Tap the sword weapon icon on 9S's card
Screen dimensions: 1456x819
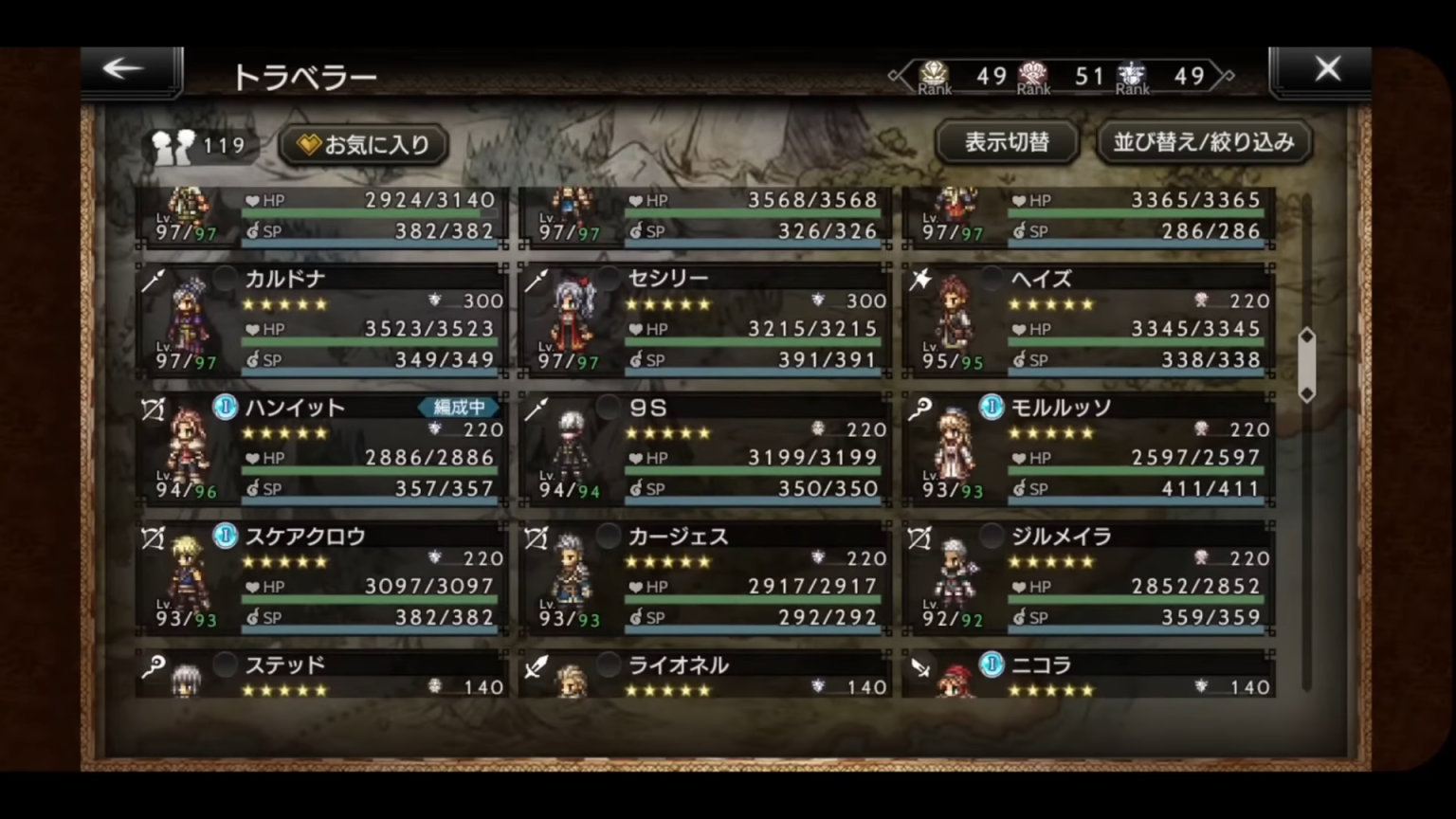click(x=538, y=407)
